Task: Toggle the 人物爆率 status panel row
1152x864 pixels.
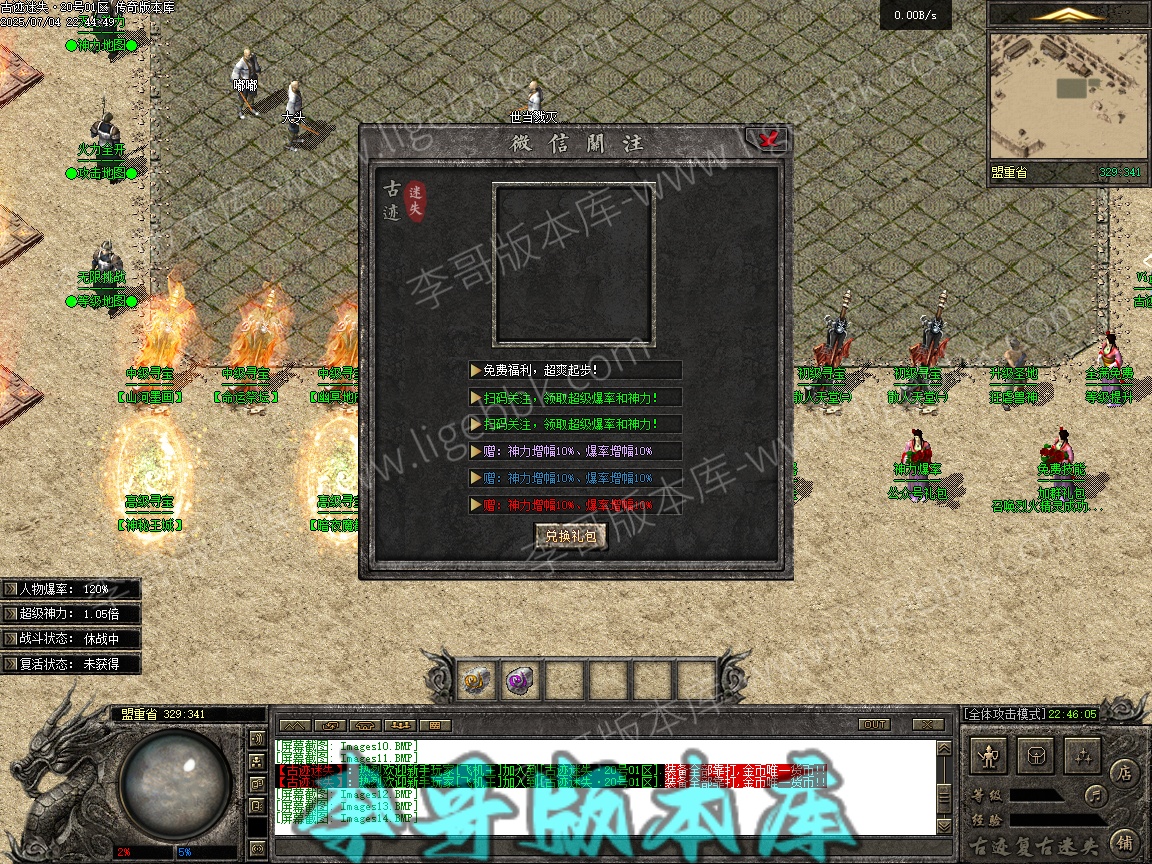Action: (x=70, y=589)
